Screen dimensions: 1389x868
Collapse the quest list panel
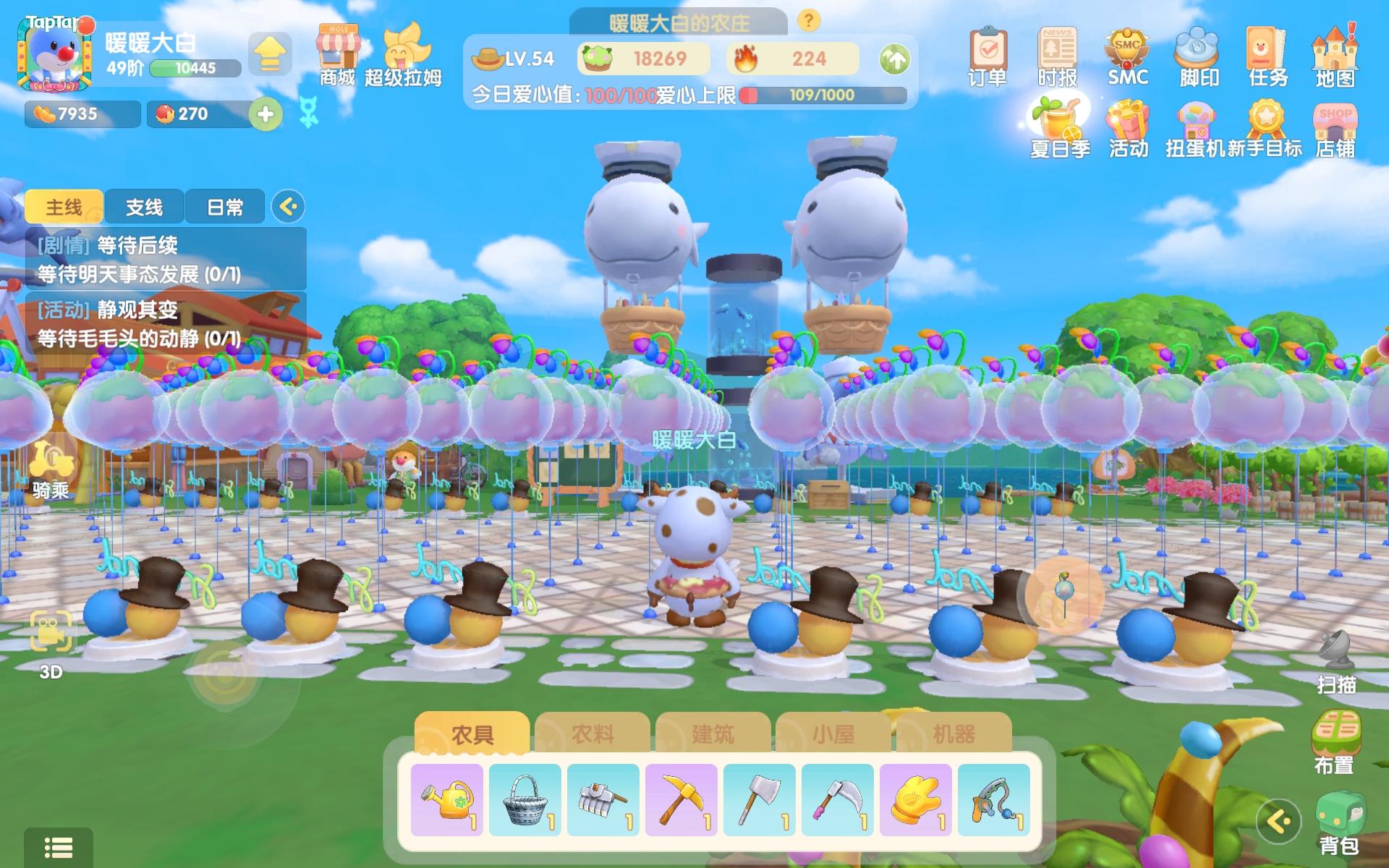click(289, 207)
